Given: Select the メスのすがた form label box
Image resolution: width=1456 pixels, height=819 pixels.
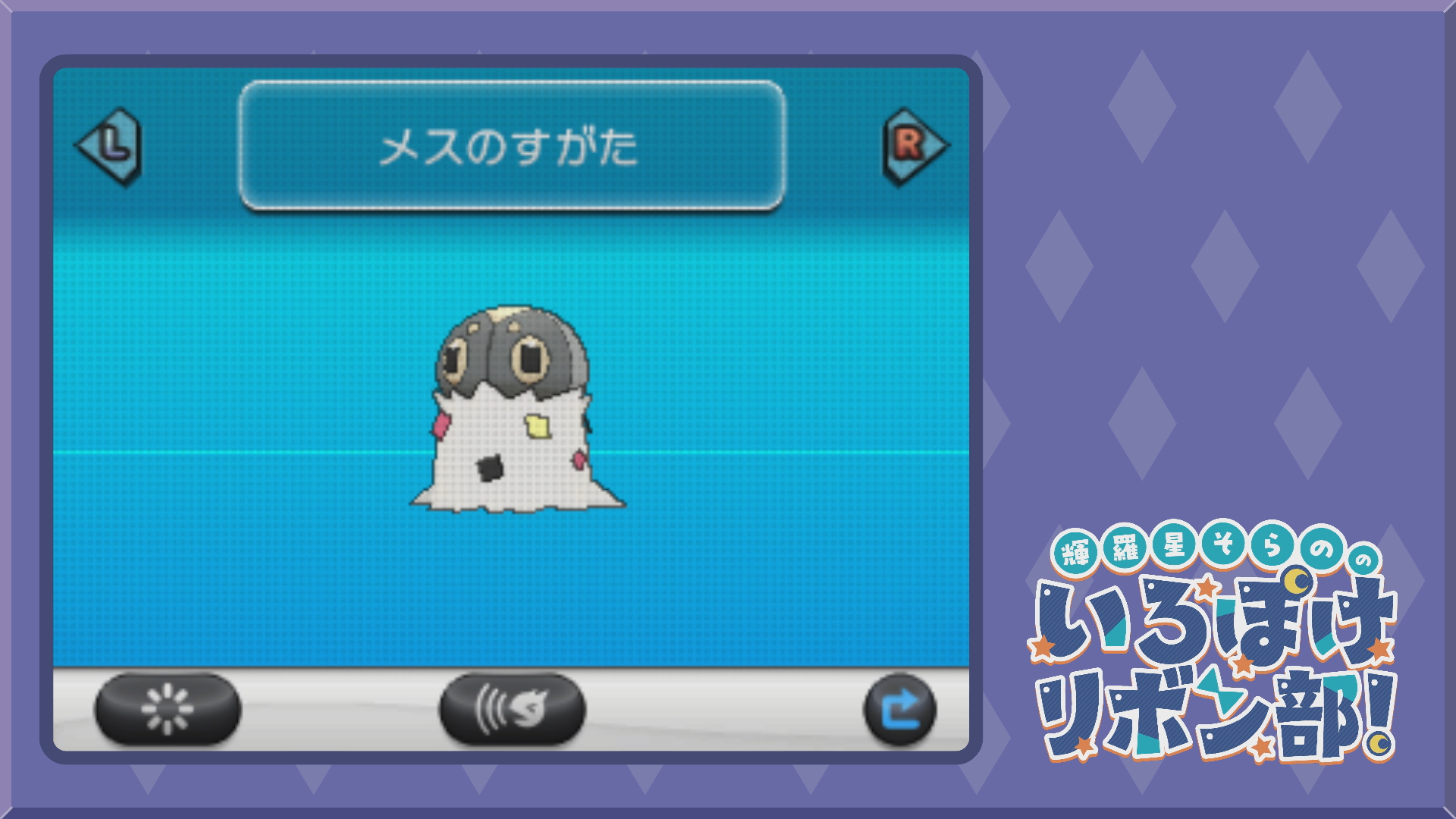Looking at the screenshot, I should [x=512, y=146].
